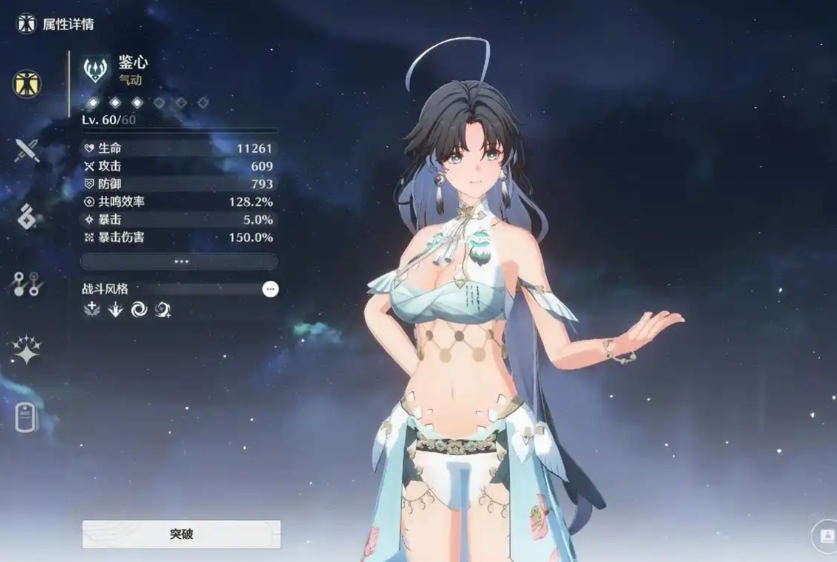
Task: Switch to the crossed-swords weapon tab
Action: (x=26, y=151)
